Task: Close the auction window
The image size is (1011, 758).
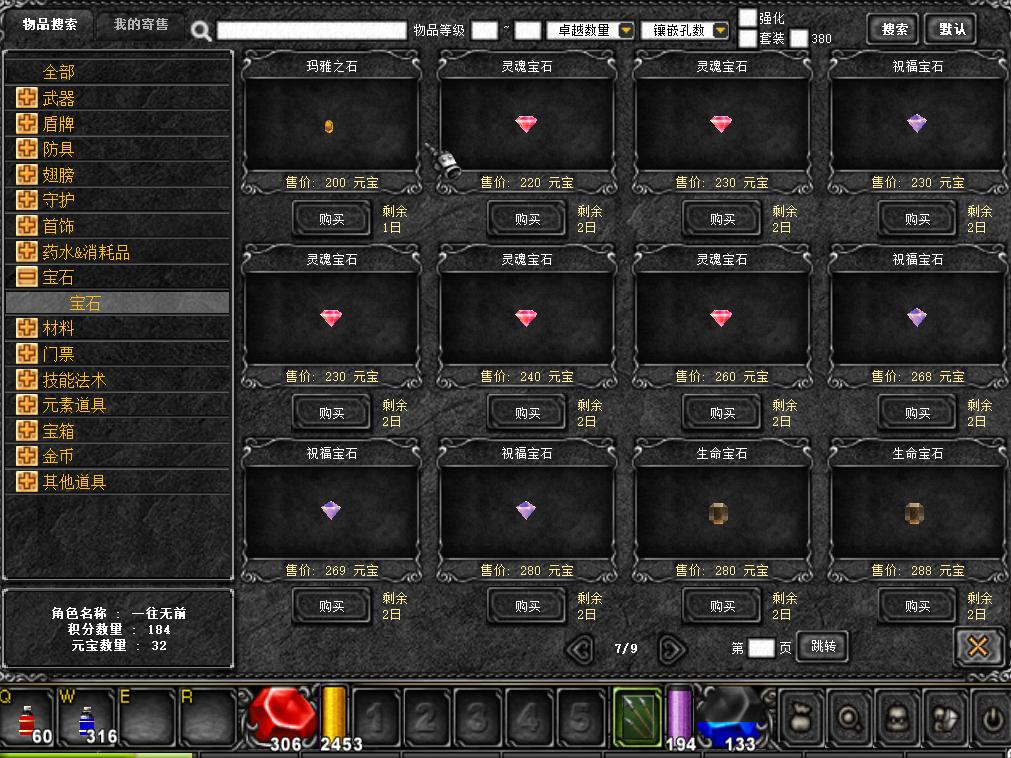Action: pyautogui.click(x=978, y=647)
